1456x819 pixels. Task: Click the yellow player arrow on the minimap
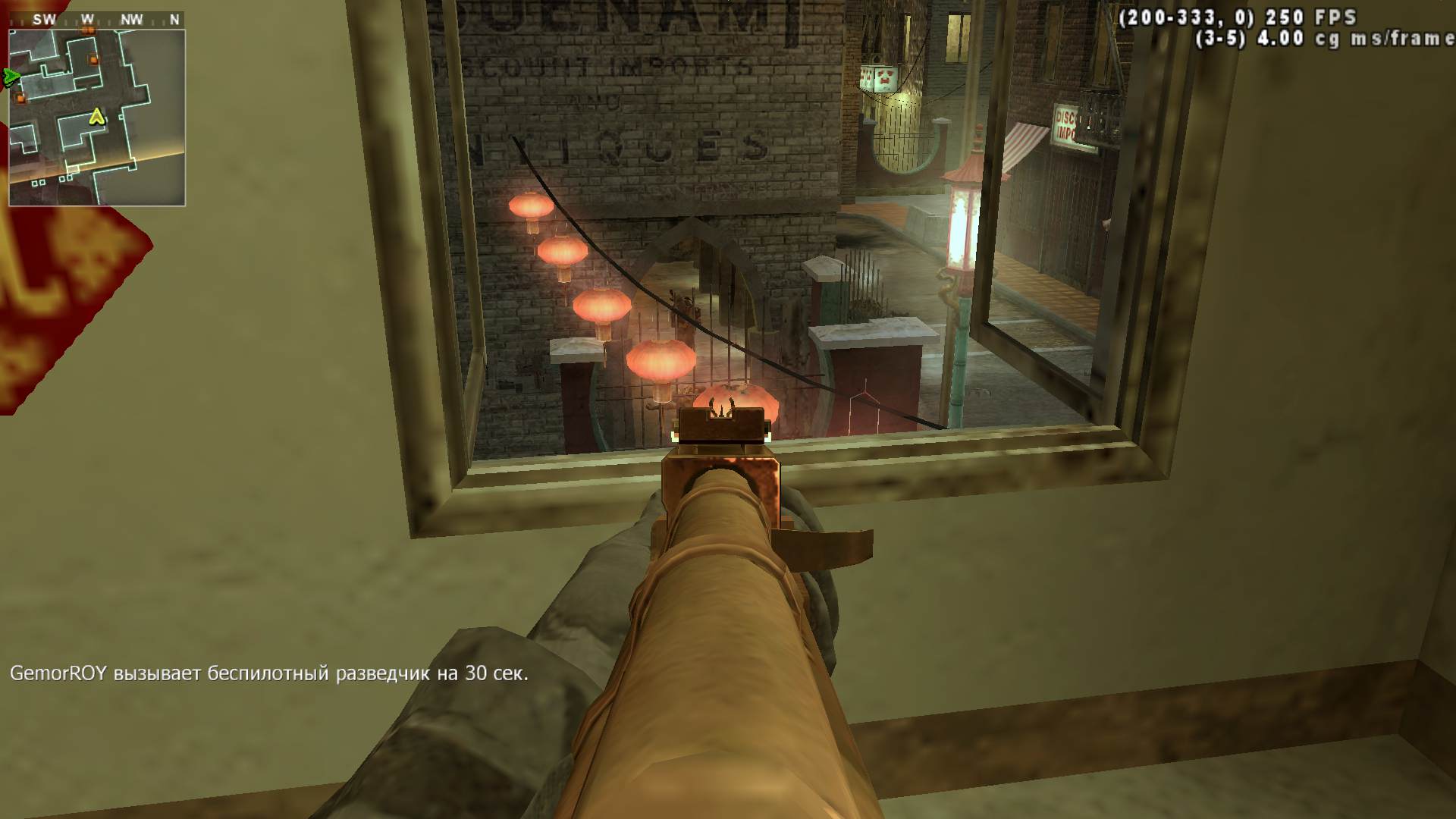(96, 116)
